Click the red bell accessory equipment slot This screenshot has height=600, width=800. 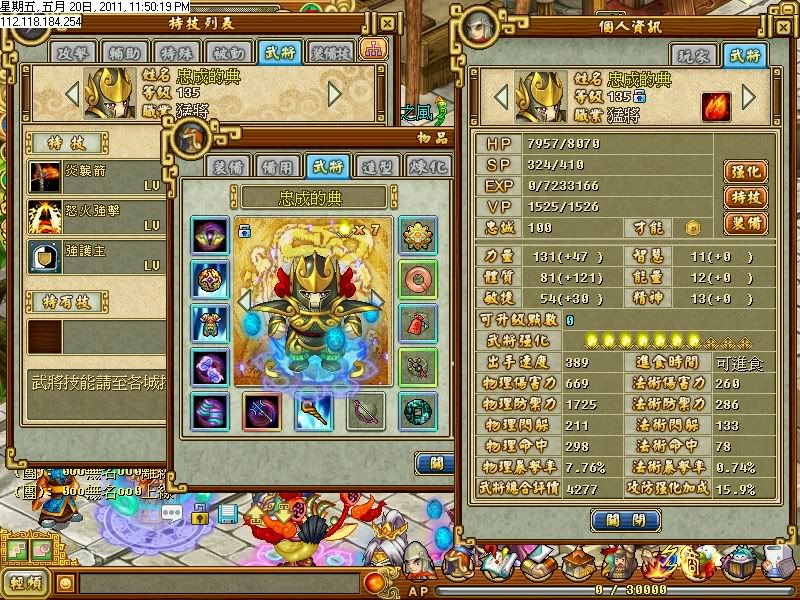(417, 322)
